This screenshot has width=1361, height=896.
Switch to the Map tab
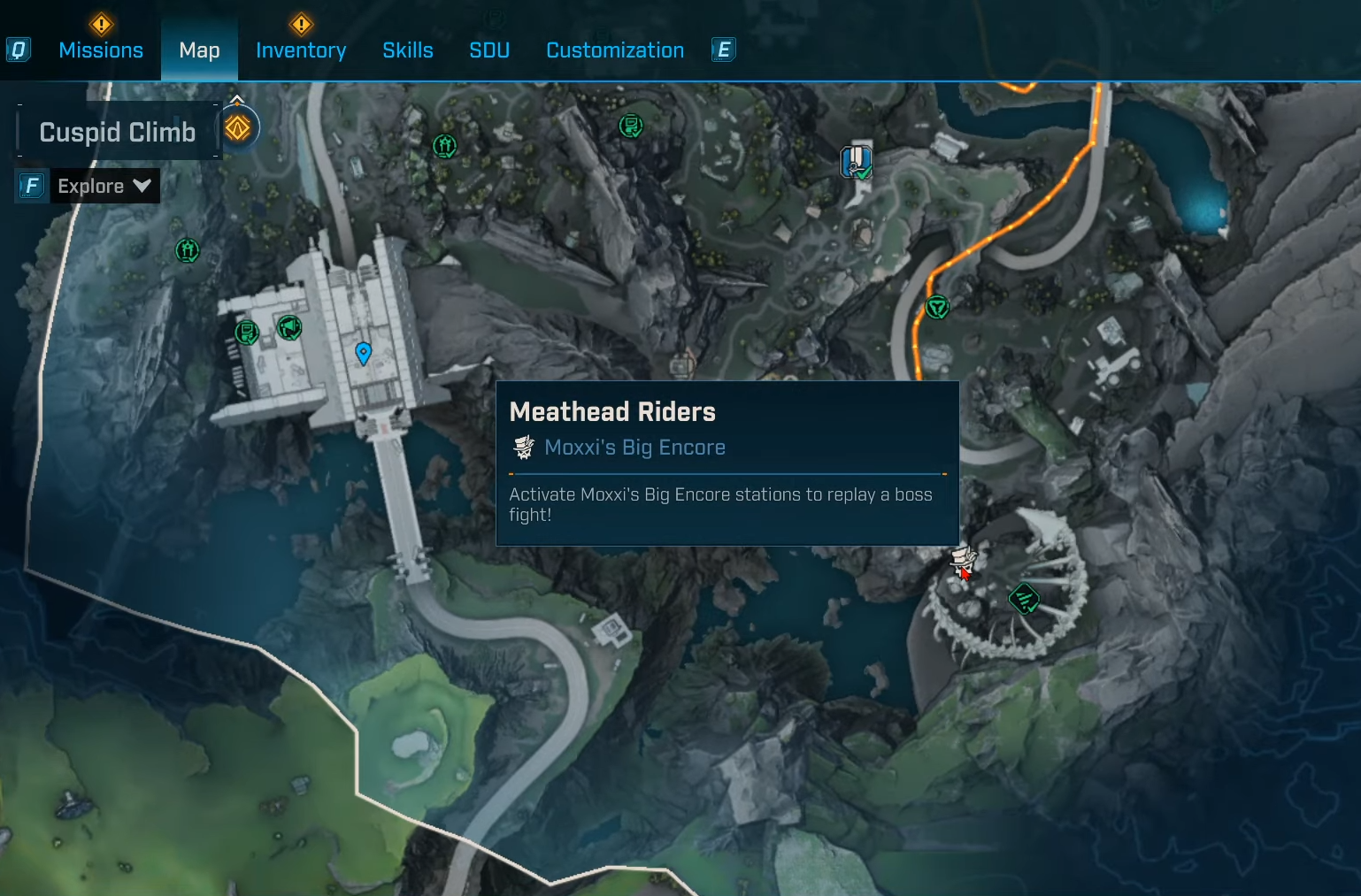click(x=199, y=50)
